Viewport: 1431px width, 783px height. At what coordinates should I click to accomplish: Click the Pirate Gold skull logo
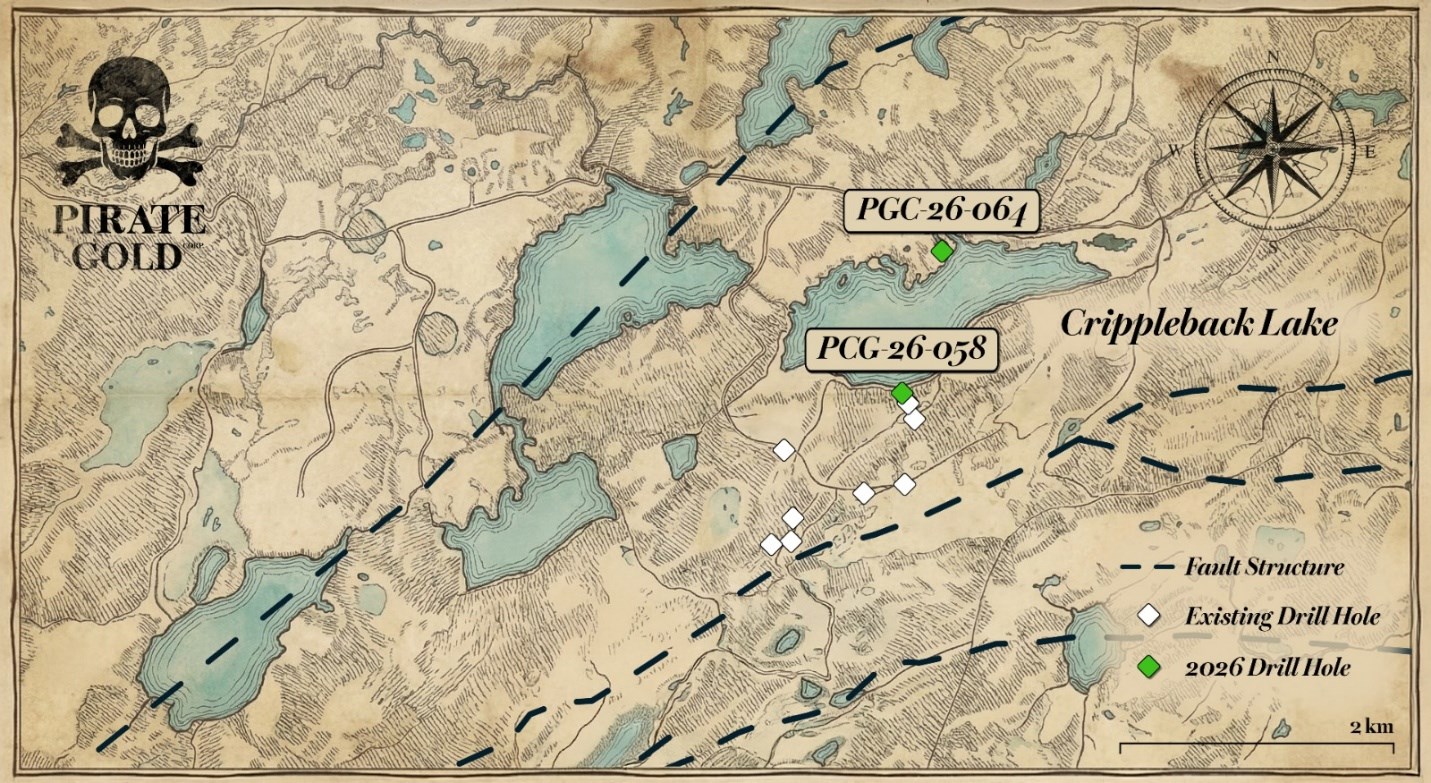(130, 127)
